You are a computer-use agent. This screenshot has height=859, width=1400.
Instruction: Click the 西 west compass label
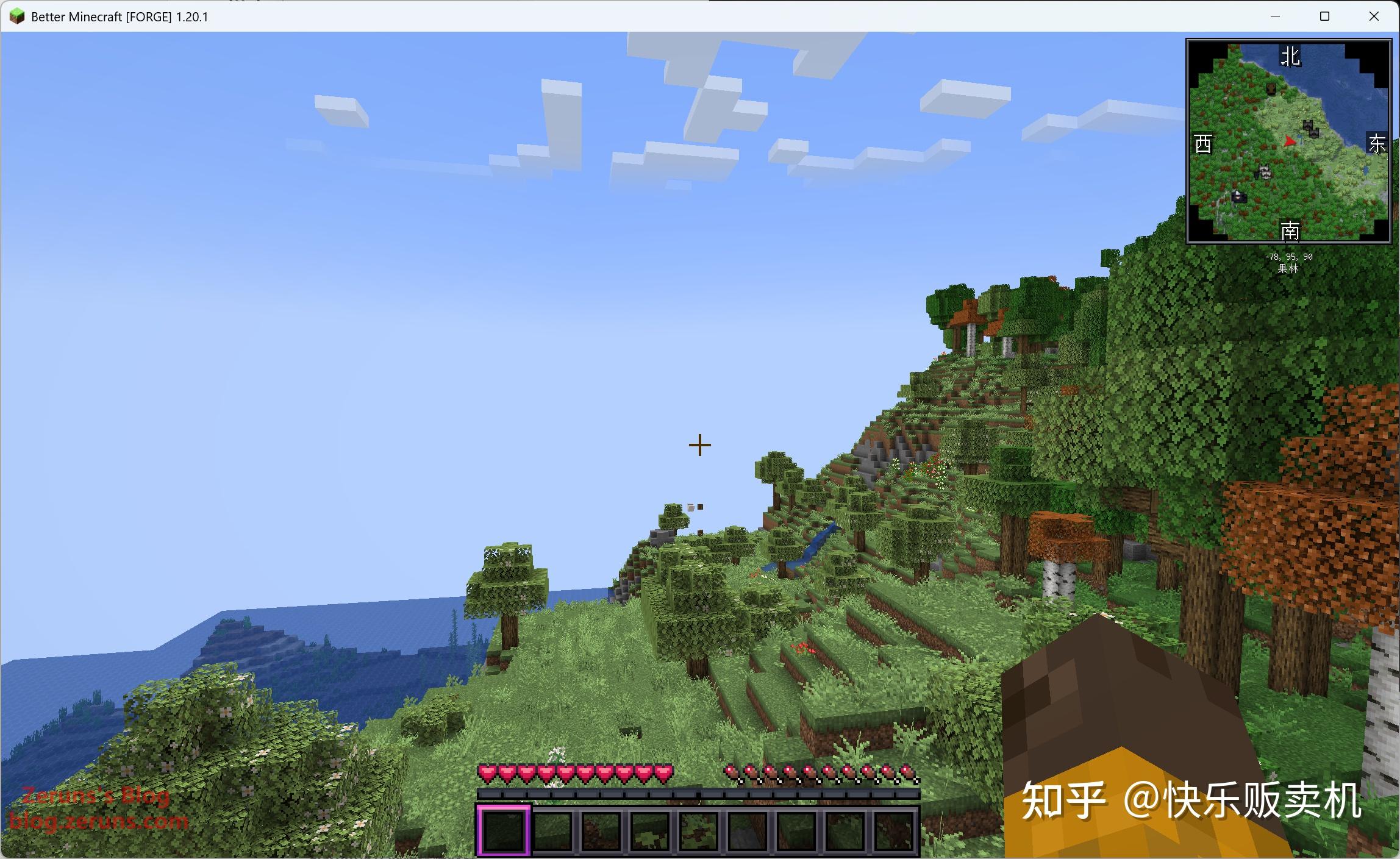coord(1204,143)
